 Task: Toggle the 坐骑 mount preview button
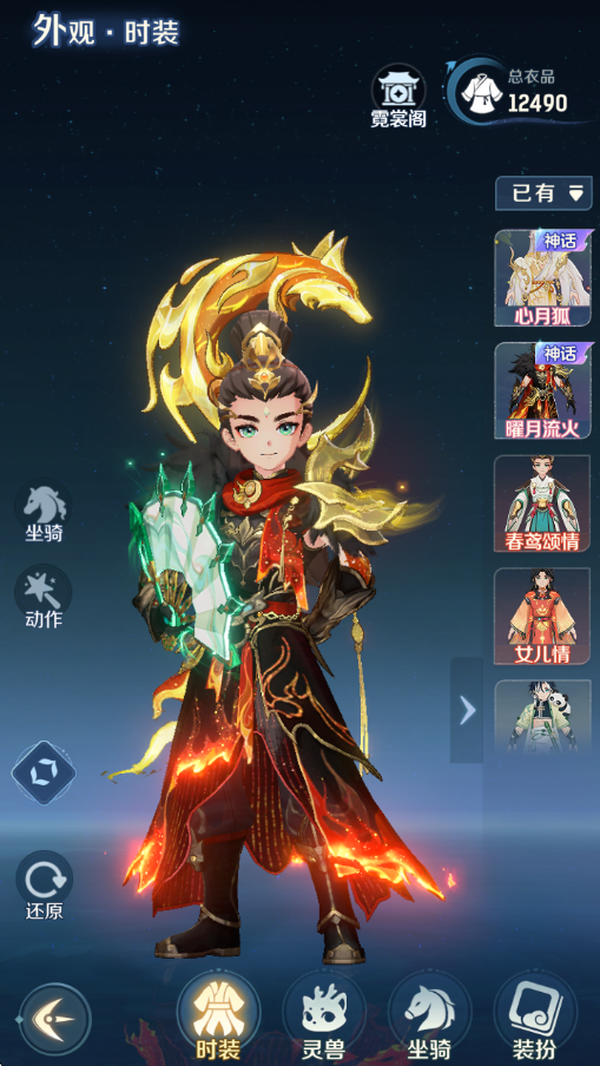pos(44,510)
